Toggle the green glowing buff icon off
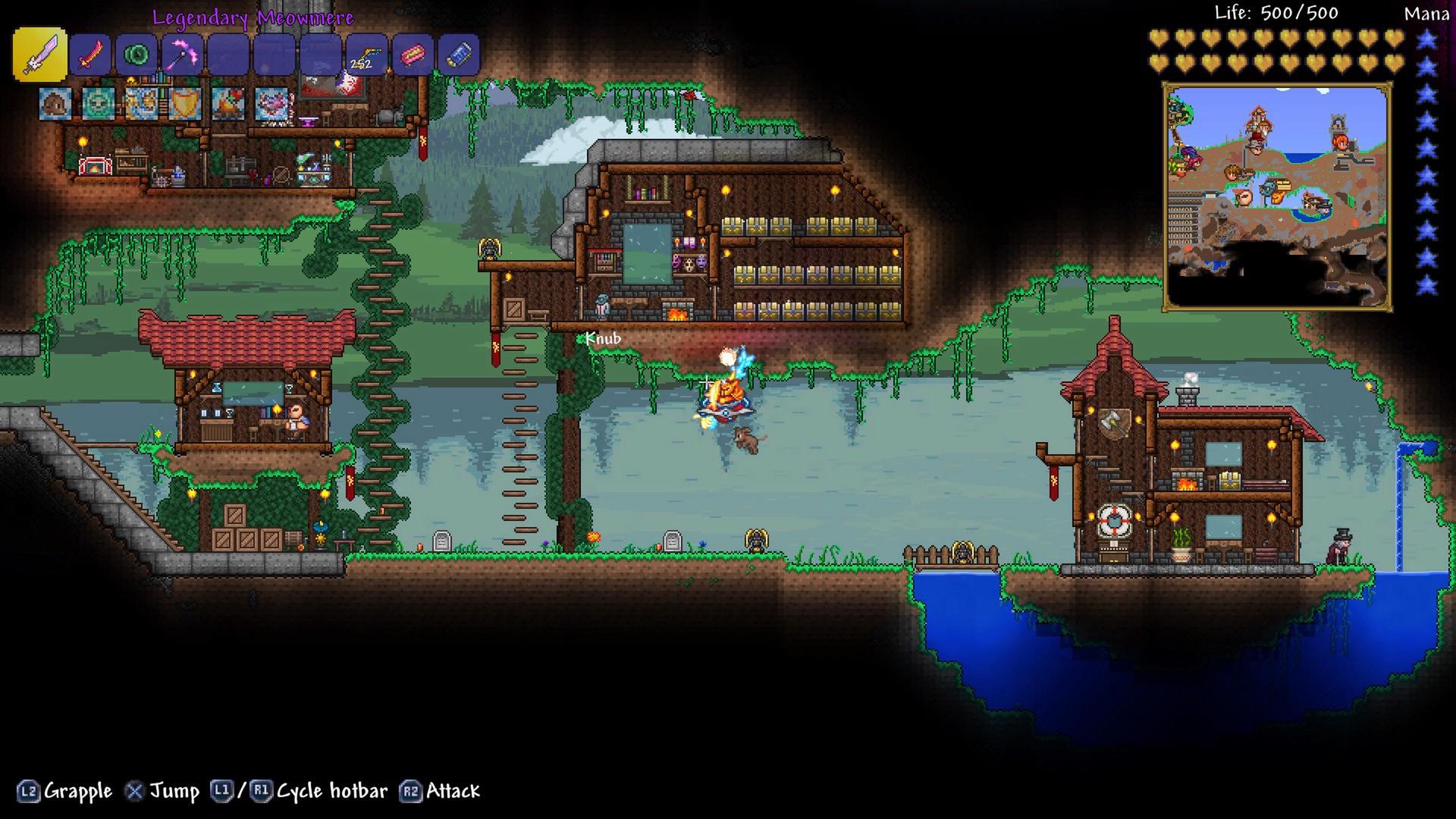The image size is (1456, 819). [x=97, y=104]
